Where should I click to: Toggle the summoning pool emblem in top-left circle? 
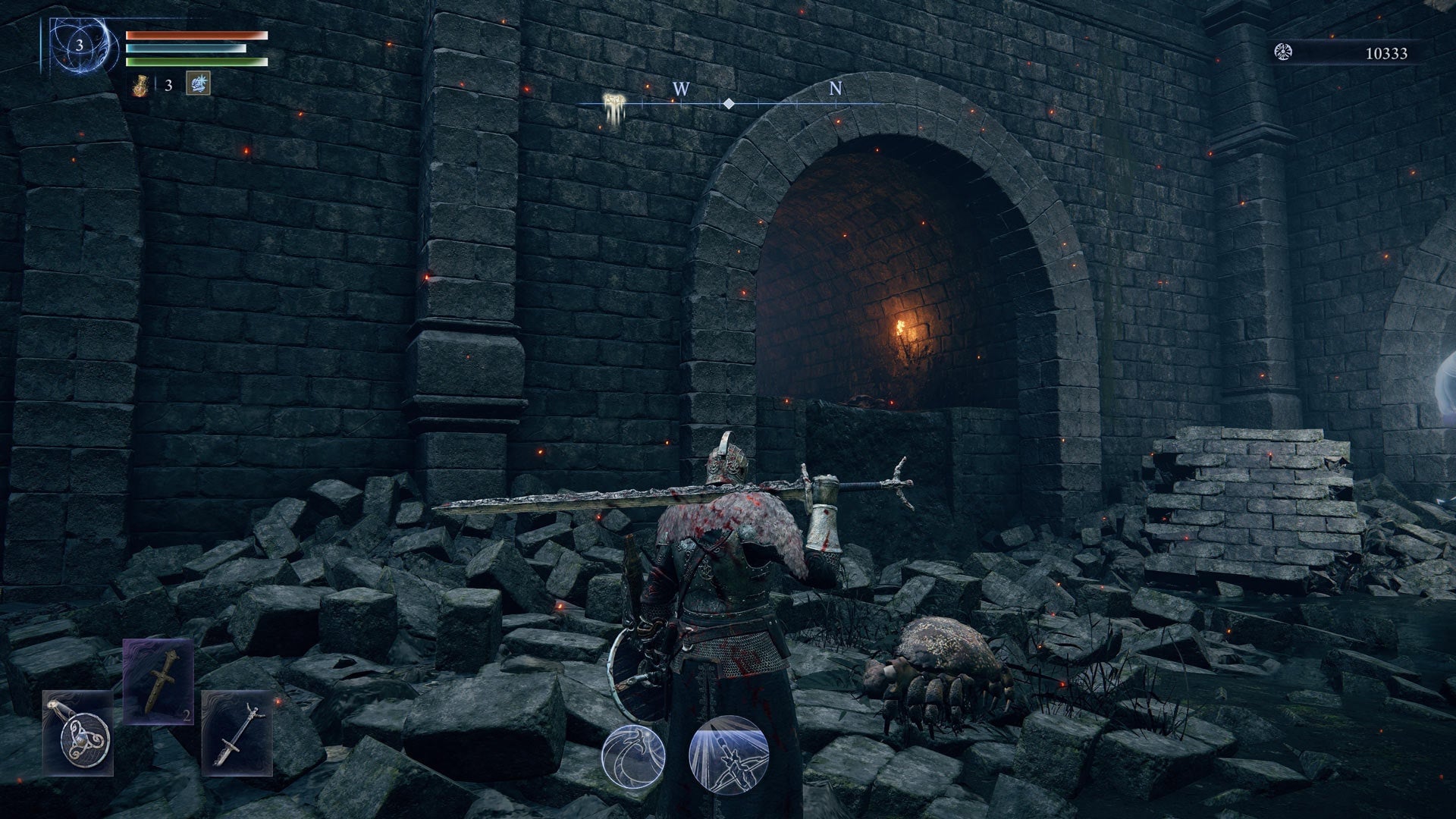click(76, 45)
